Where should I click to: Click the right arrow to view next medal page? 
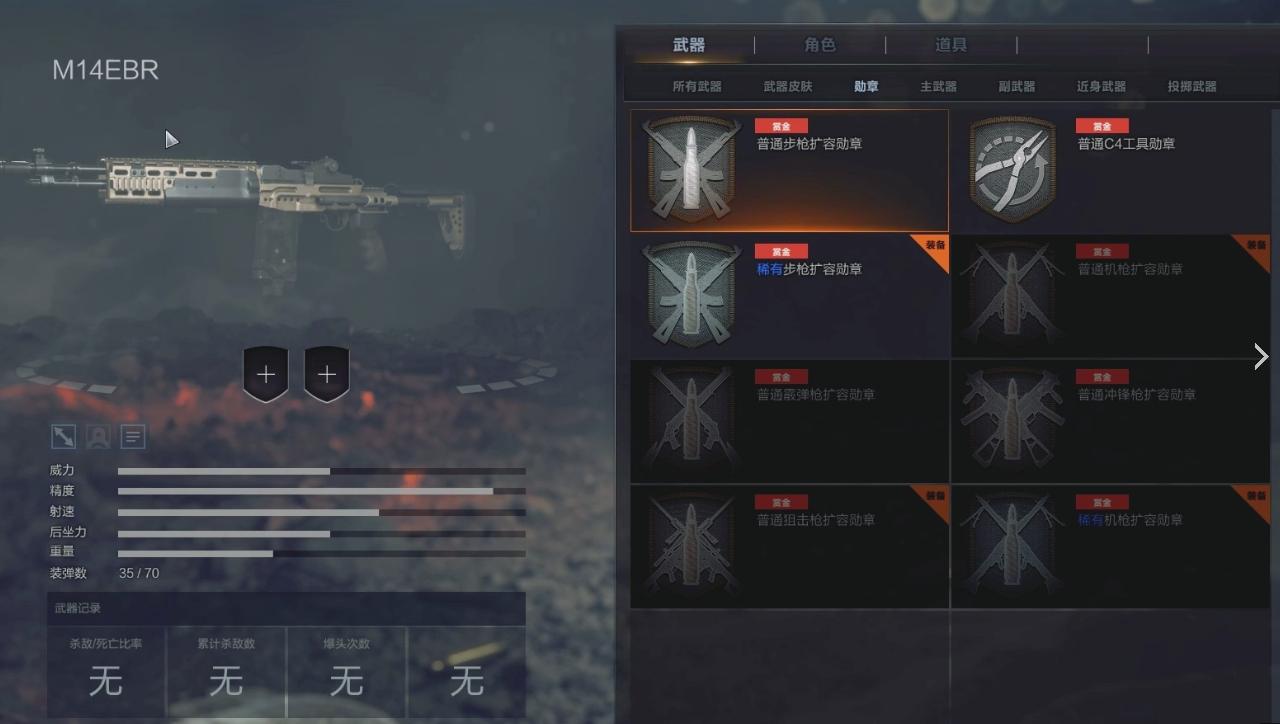[x=1259, y=356]
